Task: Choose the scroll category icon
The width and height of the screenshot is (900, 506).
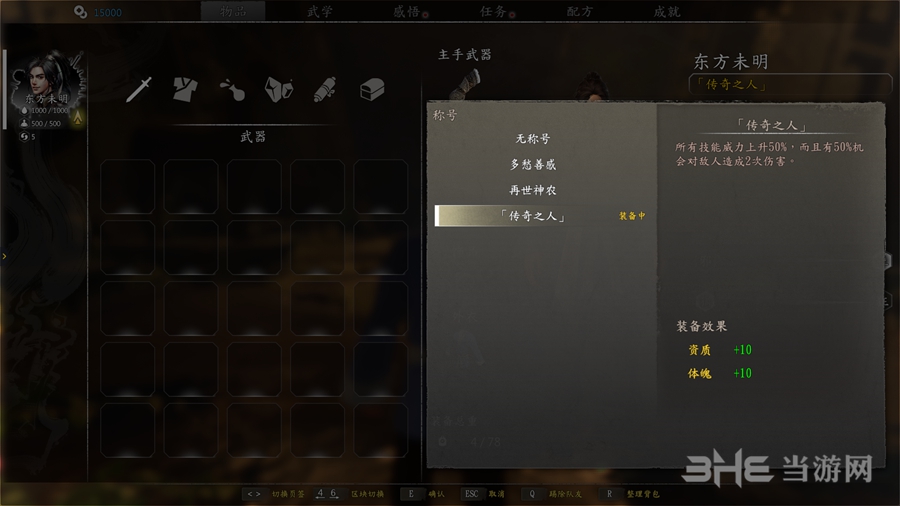Action: click(x=325, y=89)
